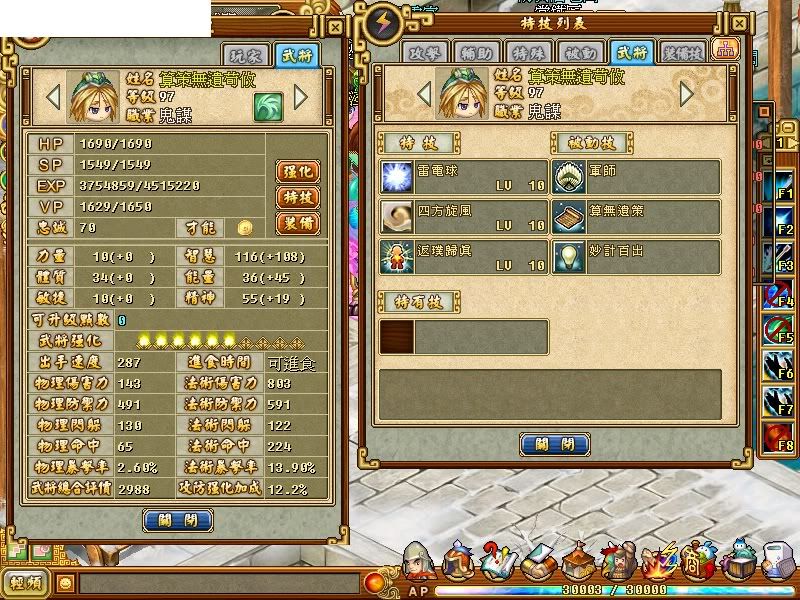Screen dimensions: 800x600
Task: Open the 特技 skills button in status panel
Action: click(x=297, y=197)
